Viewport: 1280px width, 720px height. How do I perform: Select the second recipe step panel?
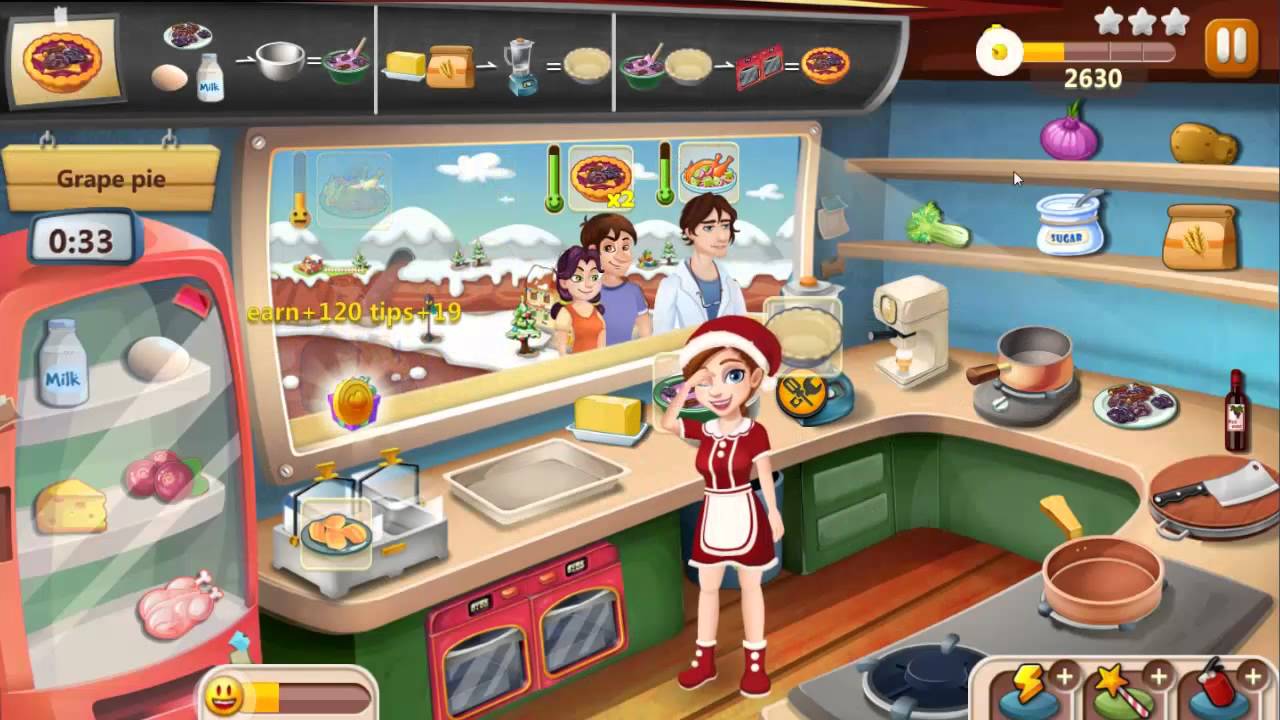click(x=493, y=60)
